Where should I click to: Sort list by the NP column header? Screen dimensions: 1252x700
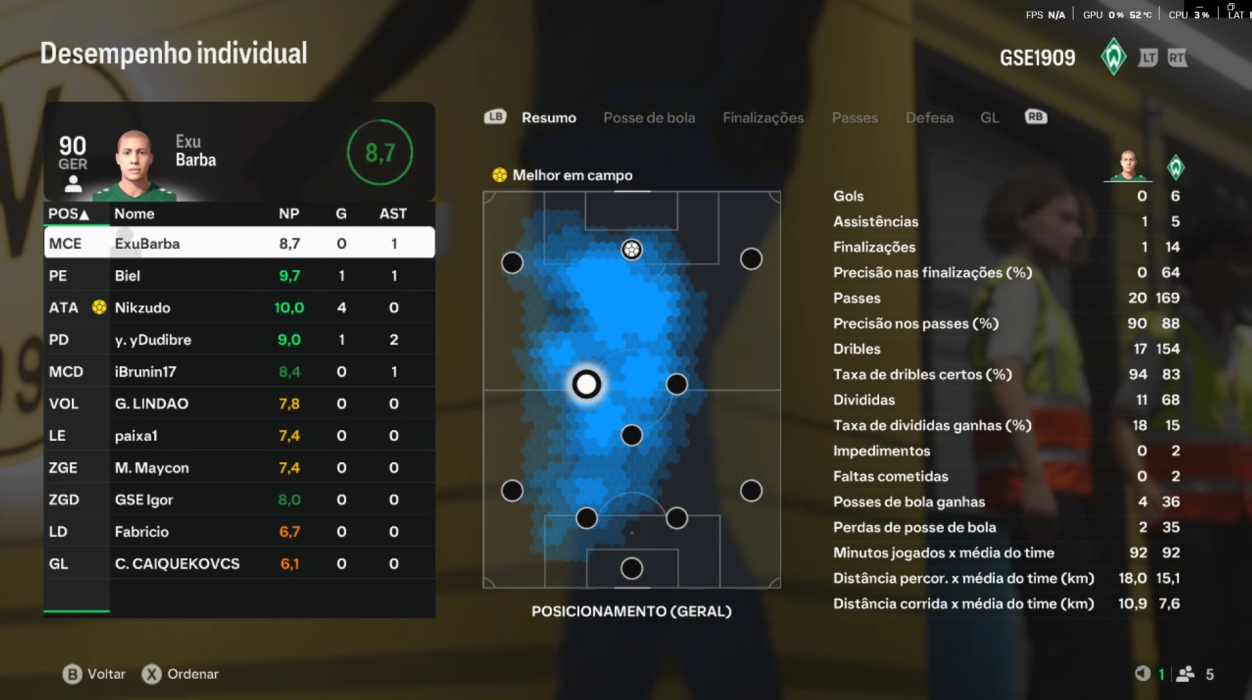pos(289,214)
